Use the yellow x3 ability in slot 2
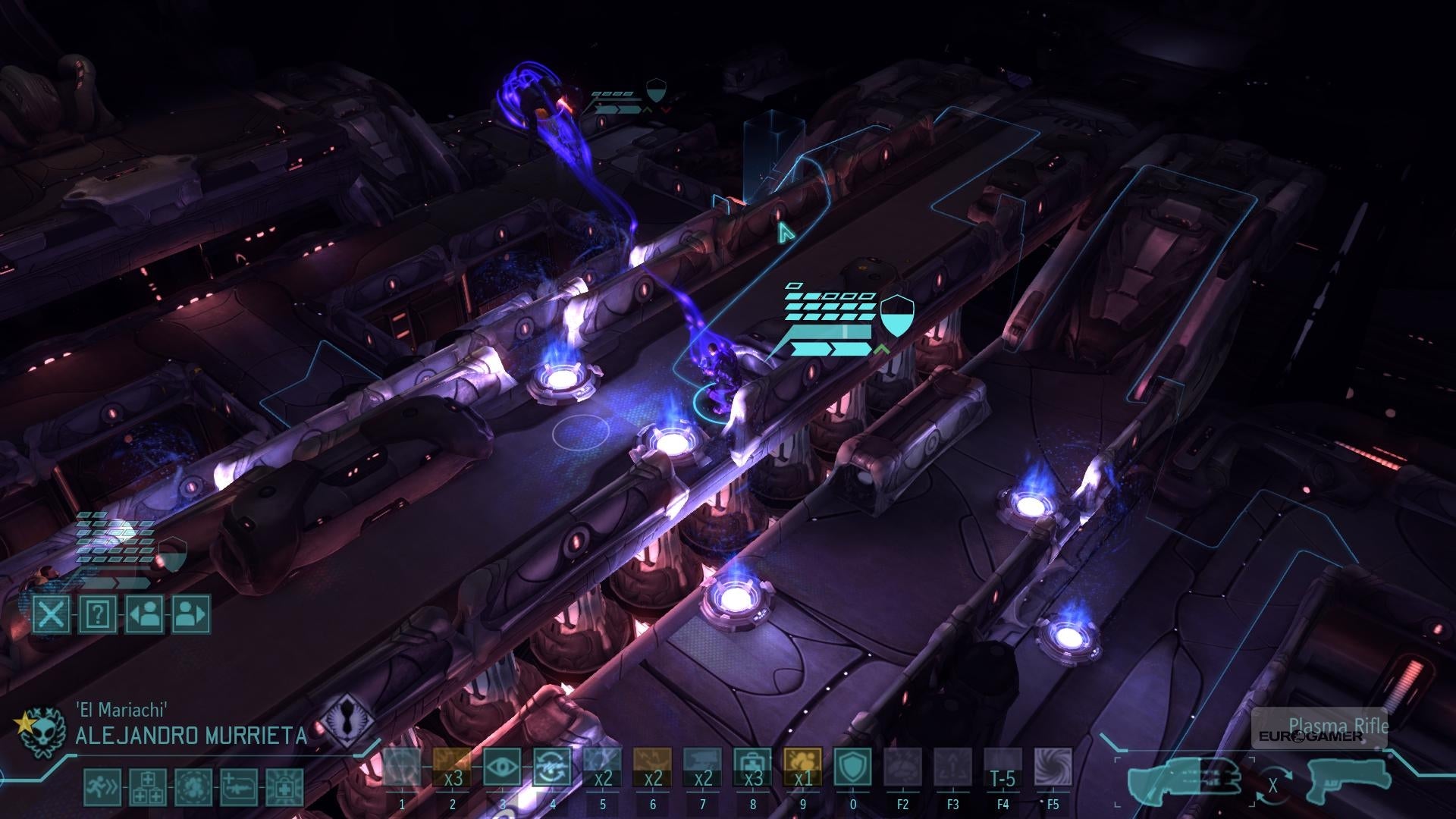 (x=452, y=767)
